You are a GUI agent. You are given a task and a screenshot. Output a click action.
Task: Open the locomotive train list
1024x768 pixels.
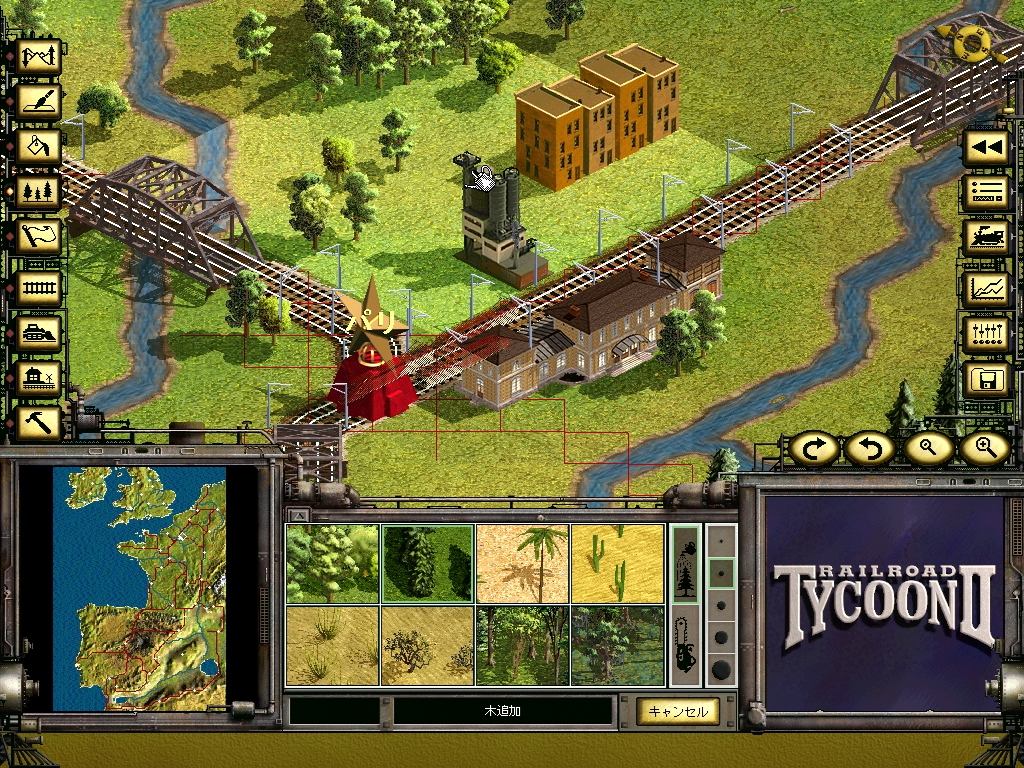pos(986,238)
